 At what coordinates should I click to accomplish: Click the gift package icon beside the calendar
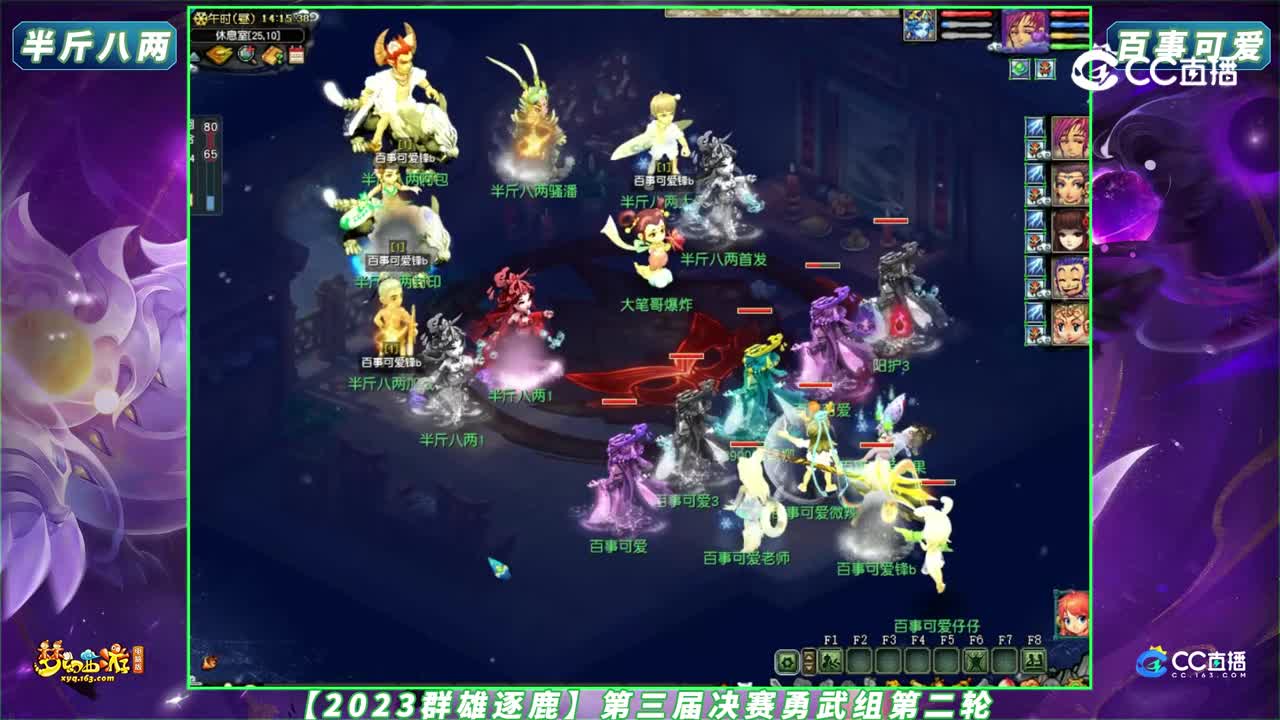(272, 54)
